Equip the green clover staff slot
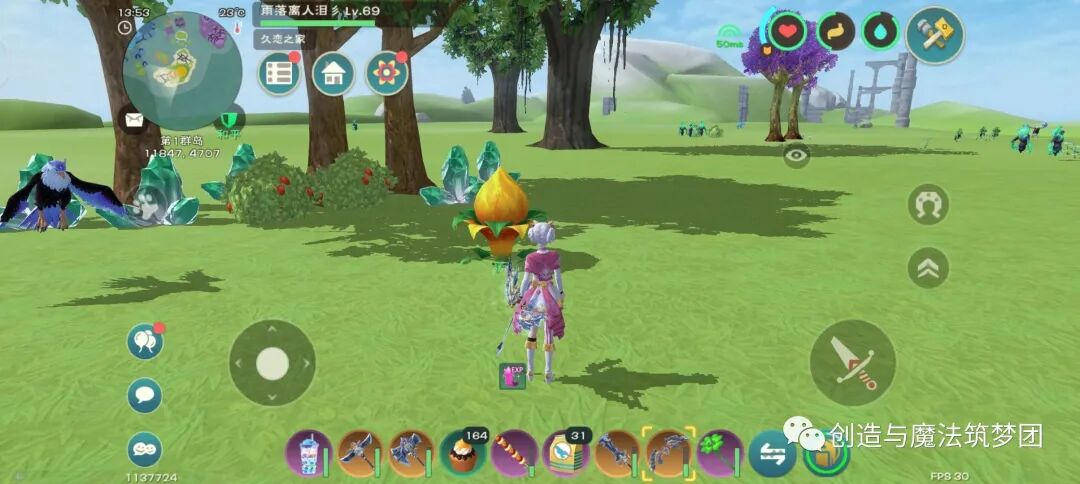Viewport: 1080px width, 484px height. click(719, 454)
